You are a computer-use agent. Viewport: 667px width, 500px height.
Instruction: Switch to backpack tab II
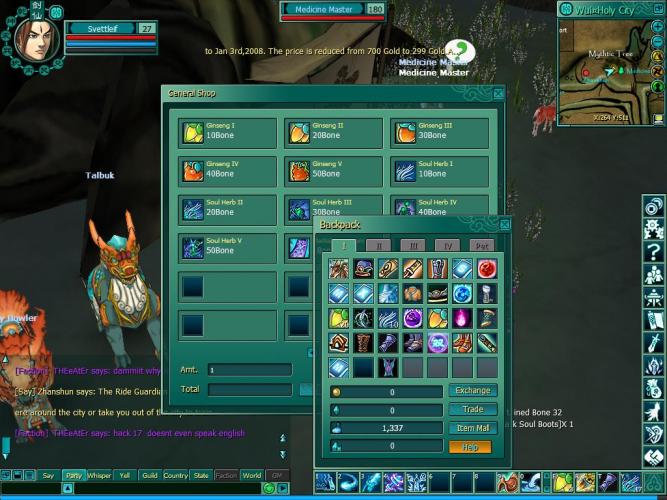point(379,245)
